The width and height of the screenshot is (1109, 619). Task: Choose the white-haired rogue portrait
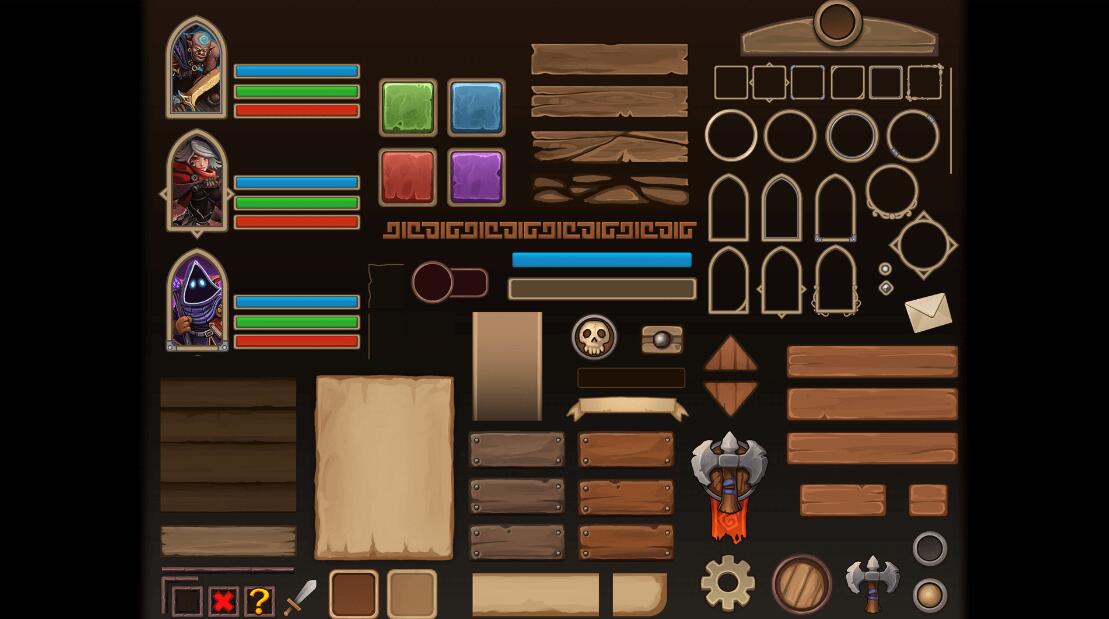click(x=197, y=182)
